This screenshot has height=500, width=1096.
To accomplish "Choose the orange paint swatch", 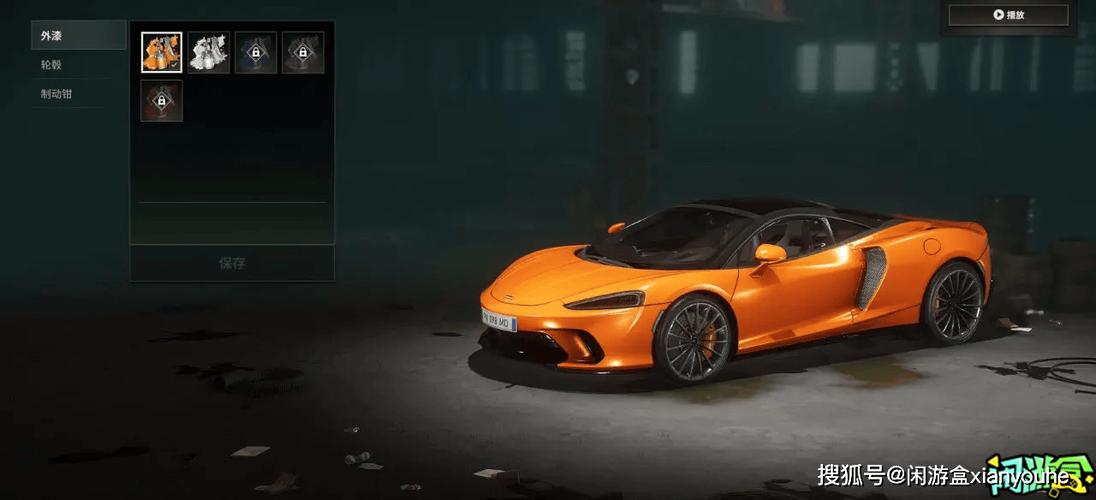I will [x=161, y=52].
